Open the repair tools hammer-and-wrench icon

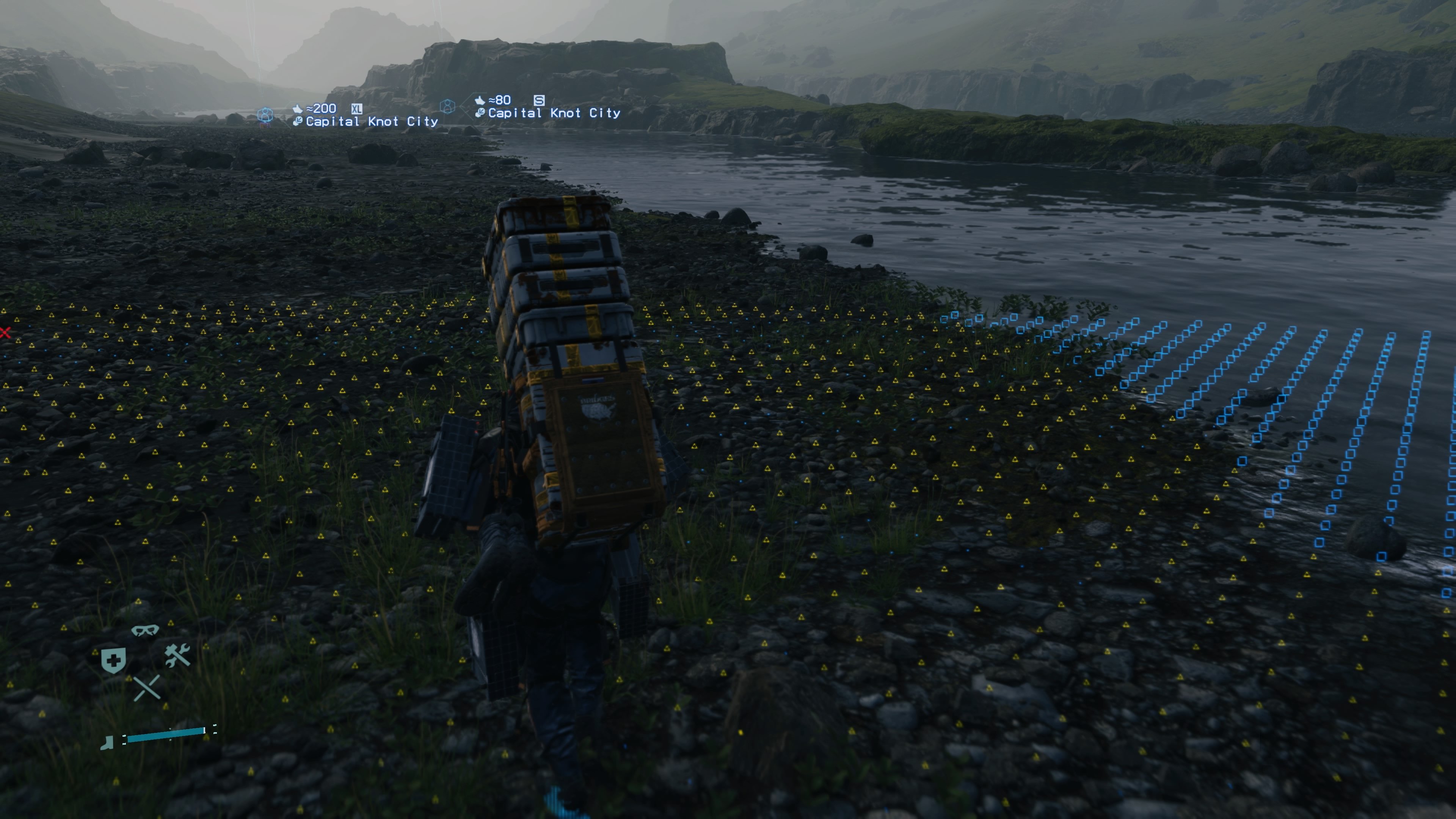(177, 654)
